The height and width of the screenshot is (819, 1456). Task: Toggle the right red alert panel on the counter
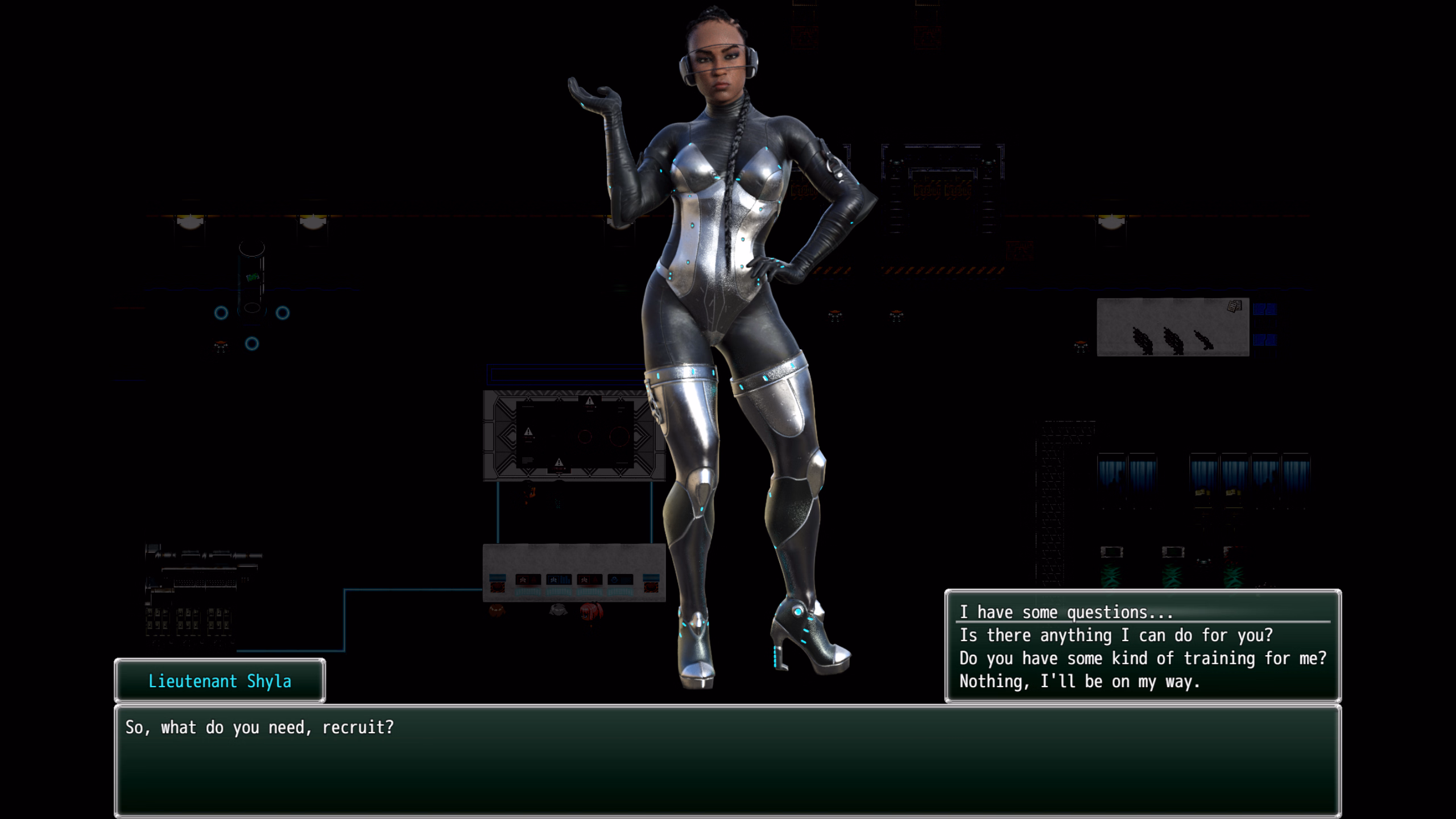pyautogui.click(x=590, y=580)
